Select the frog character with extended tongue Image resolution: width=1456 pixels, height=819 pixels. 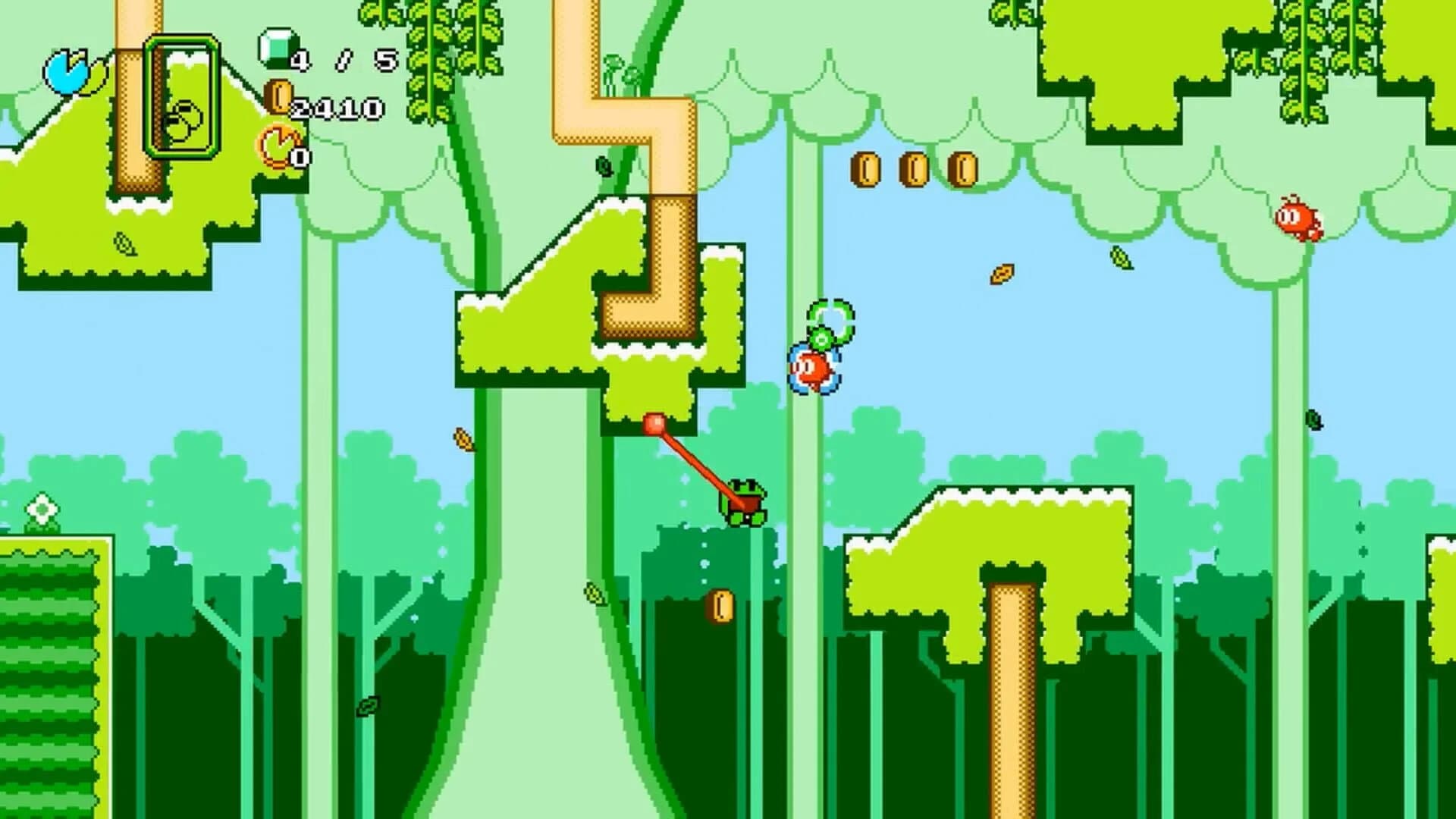pos(747,504)
